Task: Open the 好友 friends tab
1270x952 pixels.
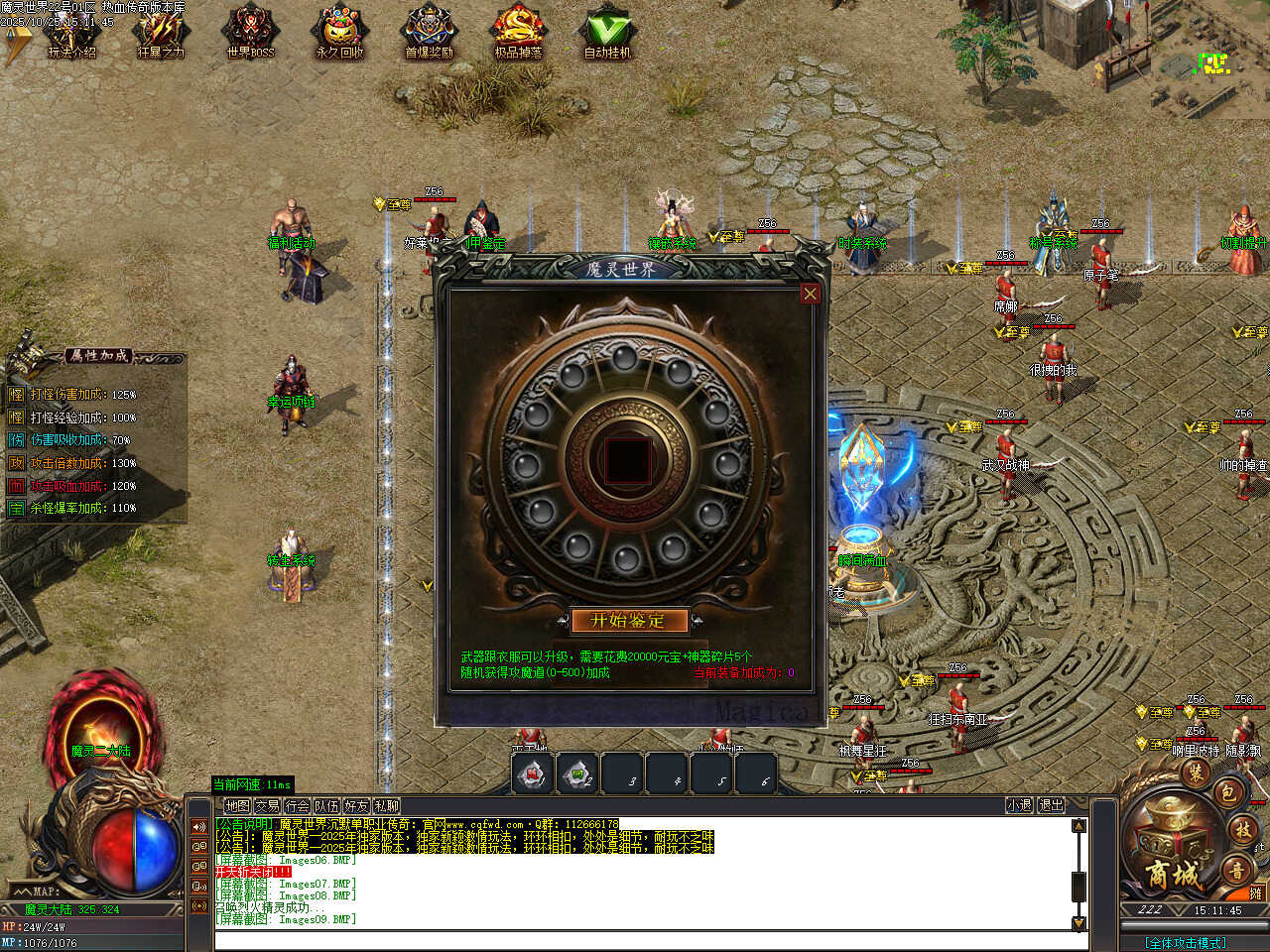Action: click(x=356, y=806)
